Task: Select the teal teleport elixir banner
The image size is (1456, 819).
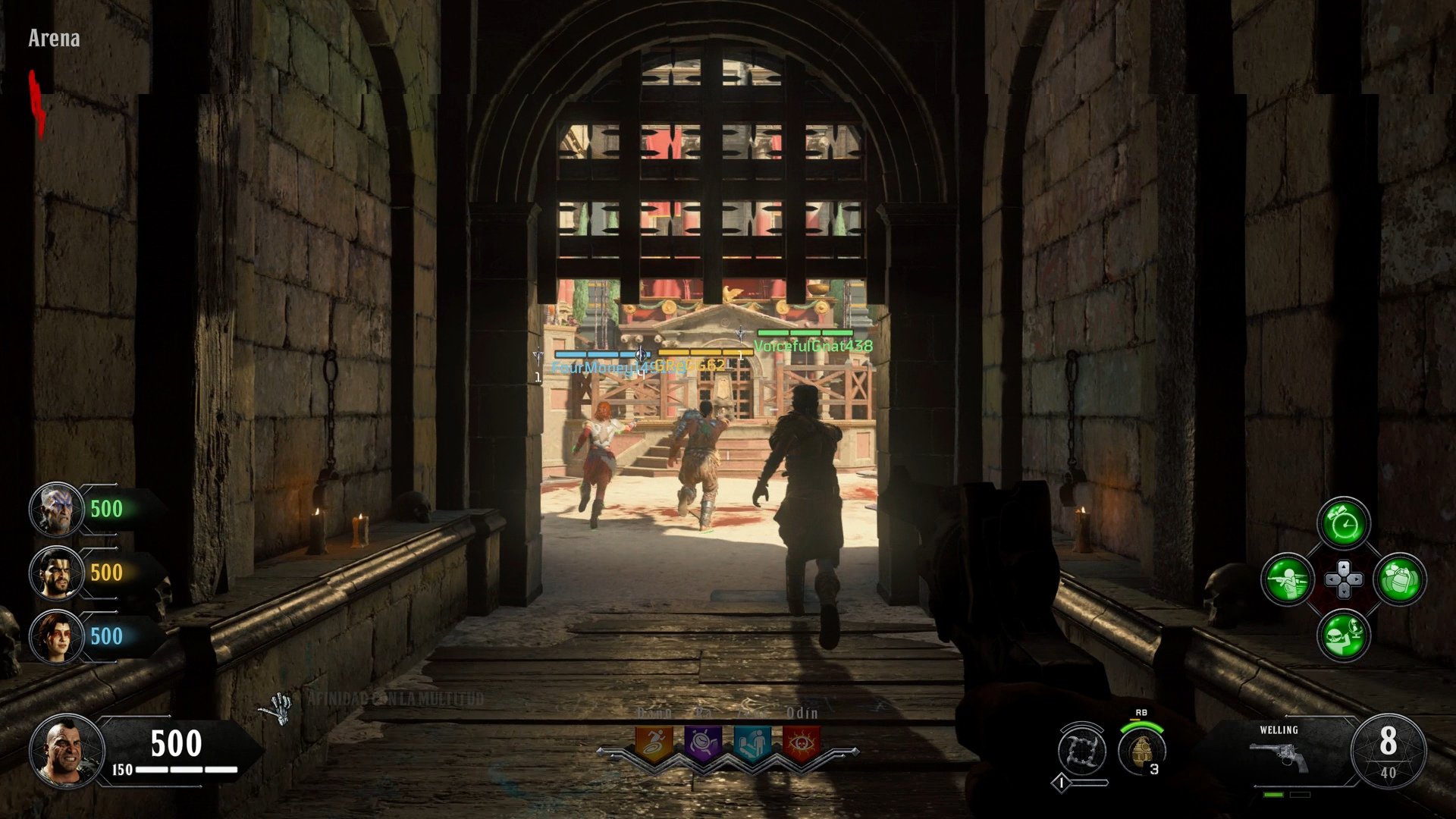Action: [751, 742]
